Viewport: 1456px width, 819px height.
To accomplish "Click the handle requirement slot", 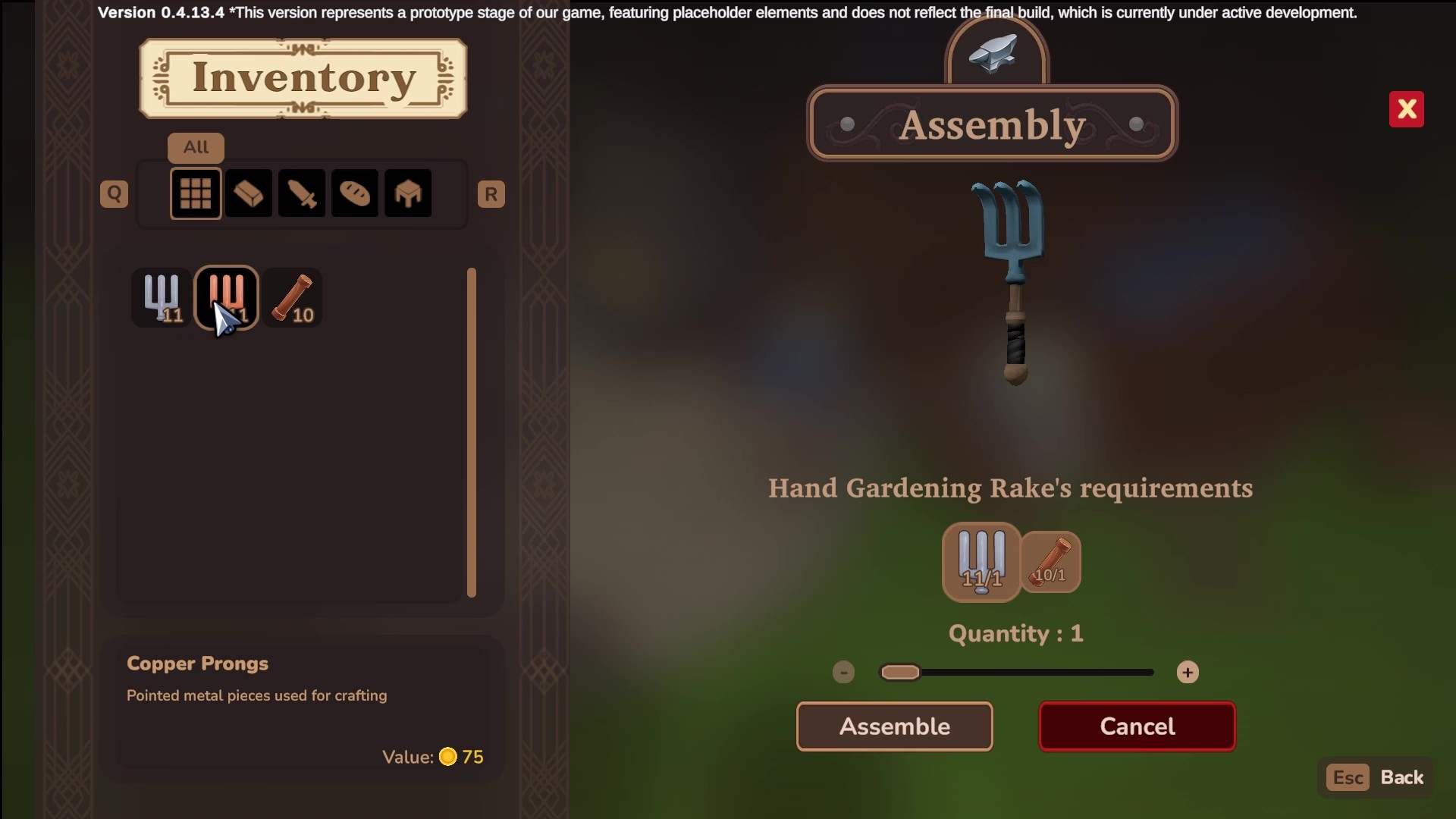I will click(x=1050, y=562).
